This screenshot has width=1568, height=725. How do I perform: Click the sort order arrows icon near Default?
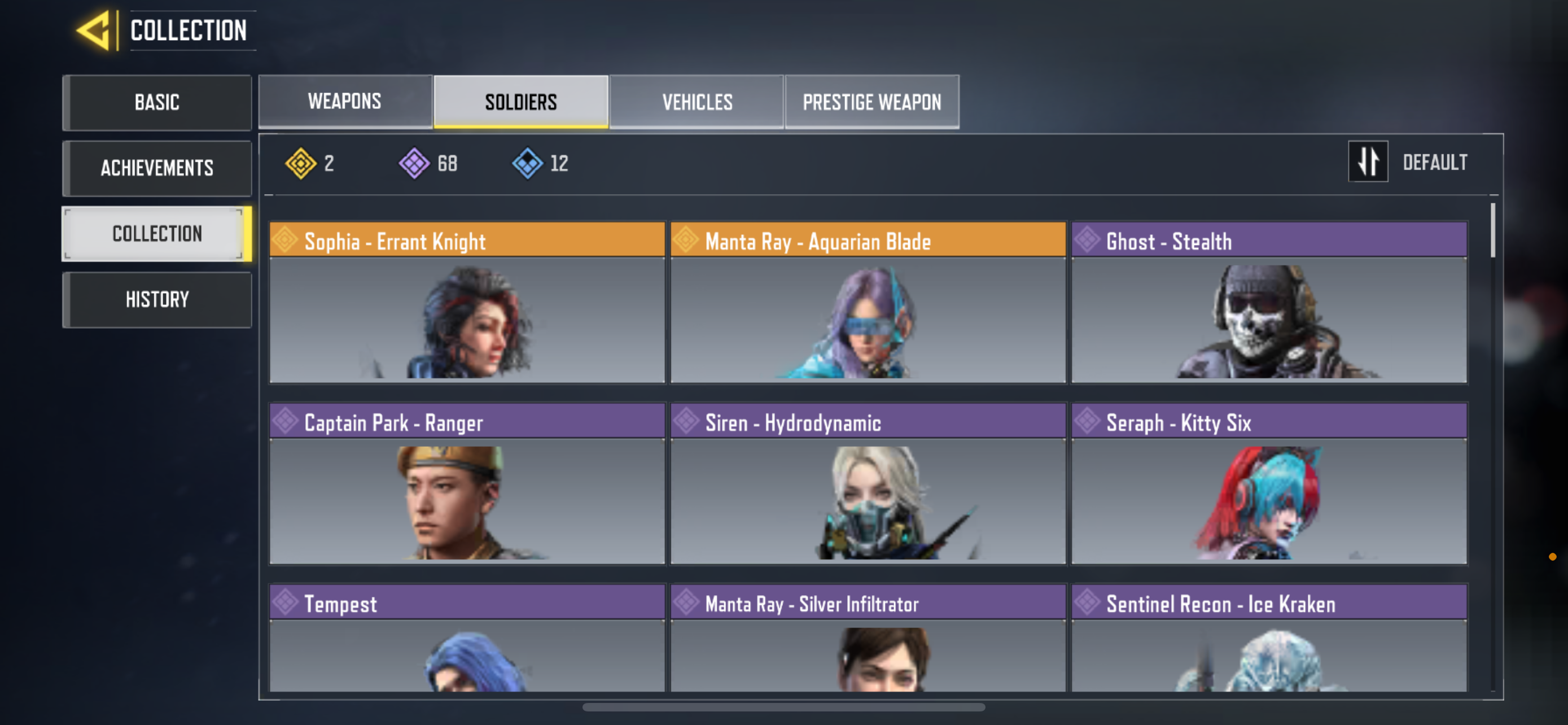point(1368,162)
